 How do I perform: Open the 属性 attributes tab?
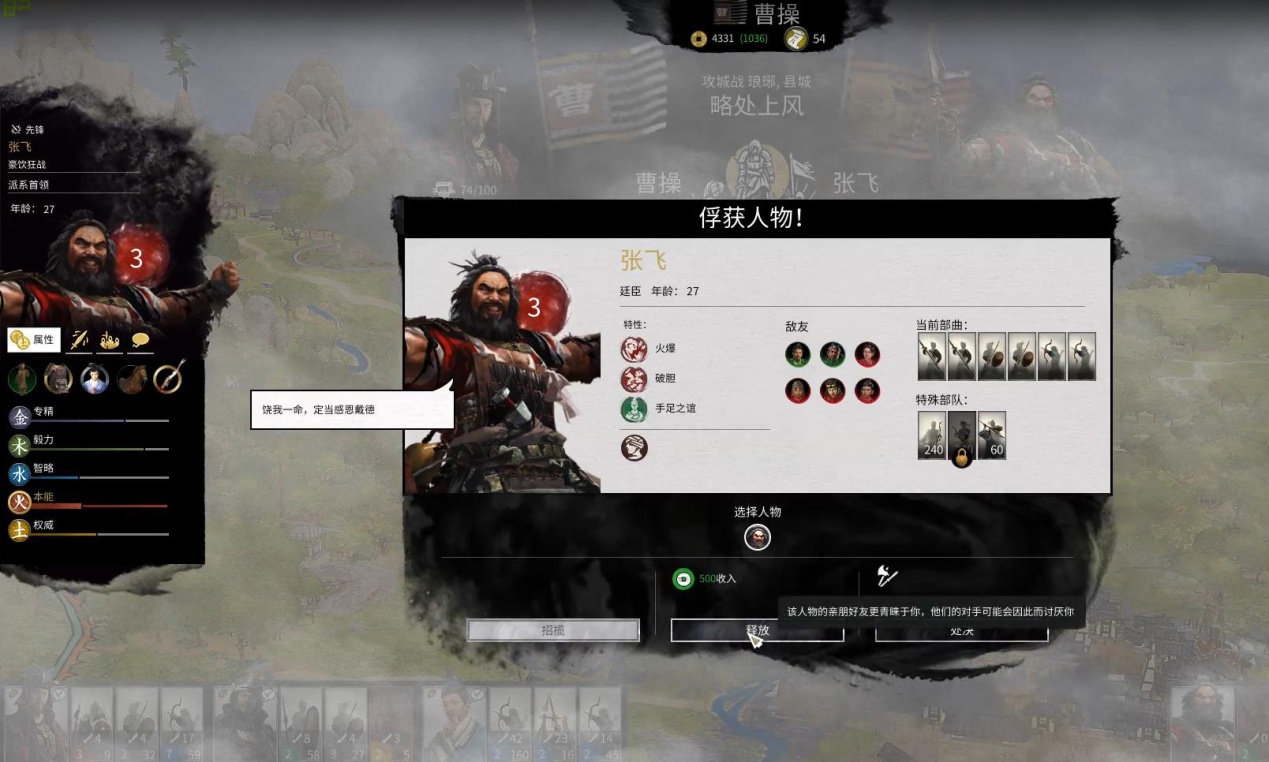(34, 340)
